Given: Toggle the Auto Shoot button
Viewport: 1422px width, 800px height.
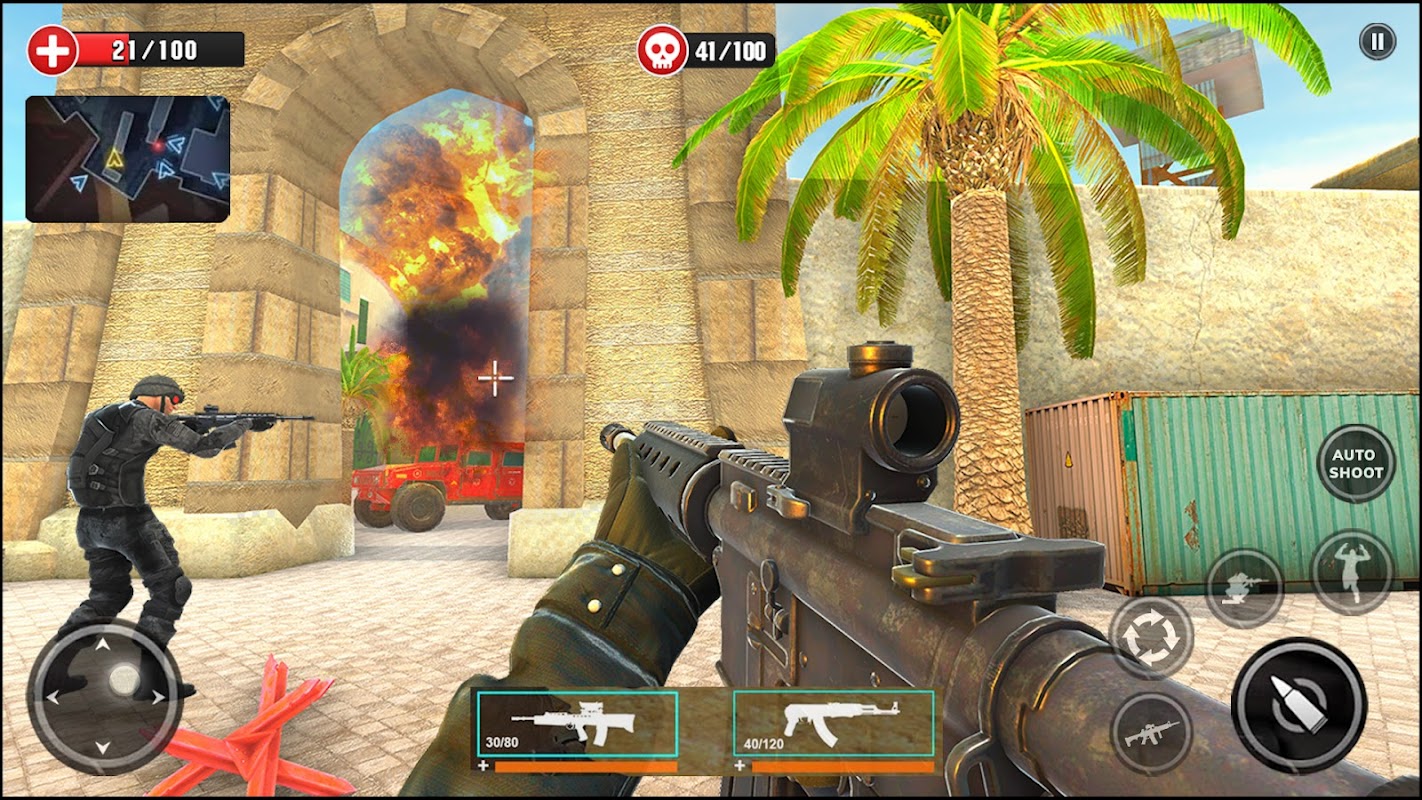Looking at the screenshot, I should point(1356,464).
